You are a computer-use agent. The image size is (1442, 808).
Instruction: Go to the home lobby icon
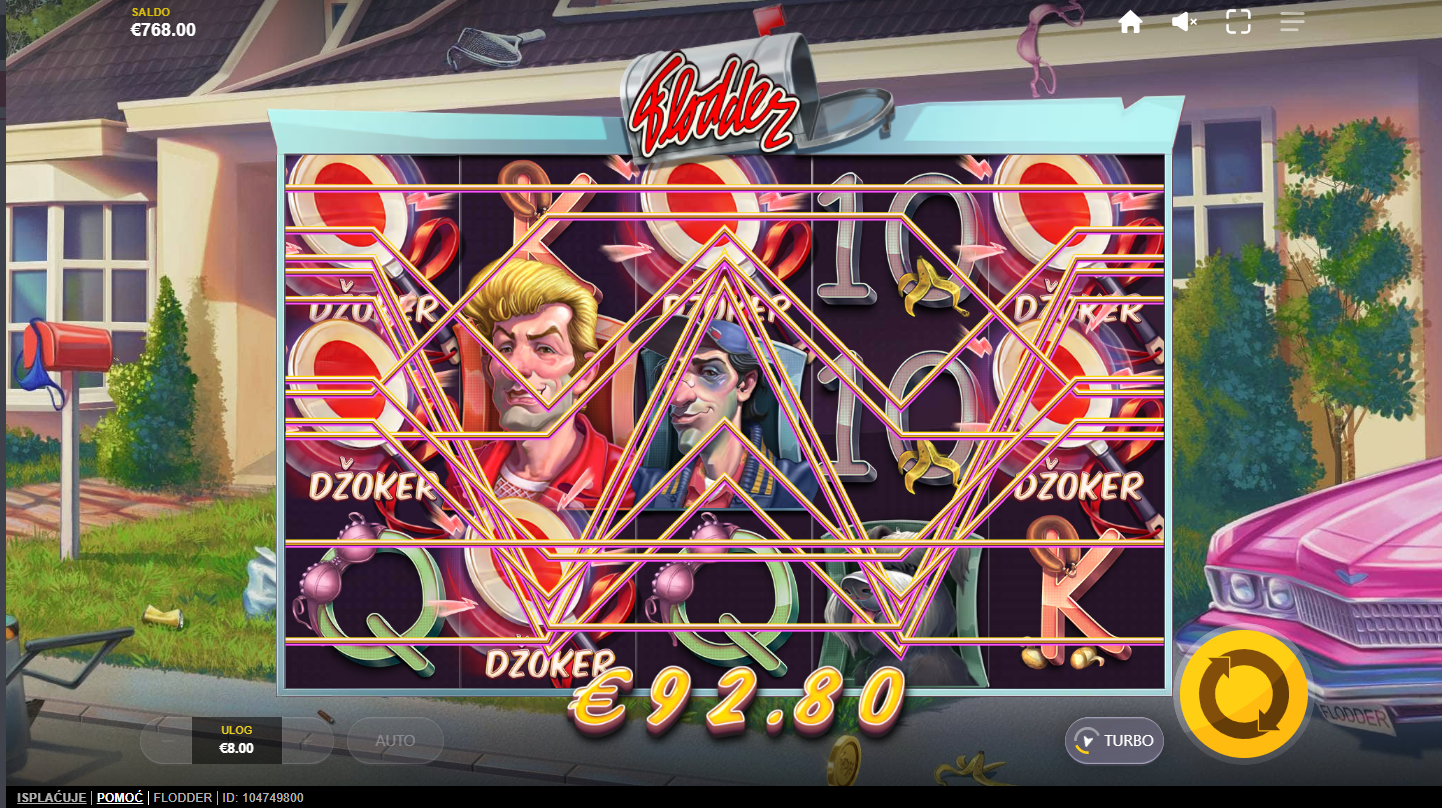coord(1130,22)
